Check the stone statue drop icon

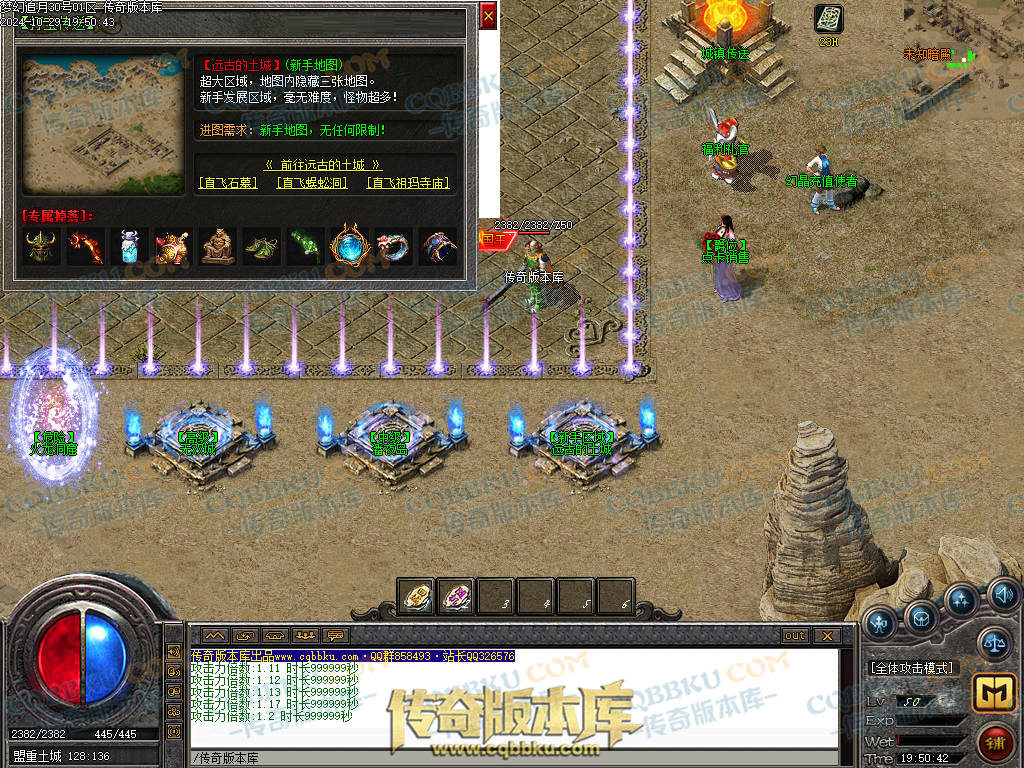[x=218, y=246]
